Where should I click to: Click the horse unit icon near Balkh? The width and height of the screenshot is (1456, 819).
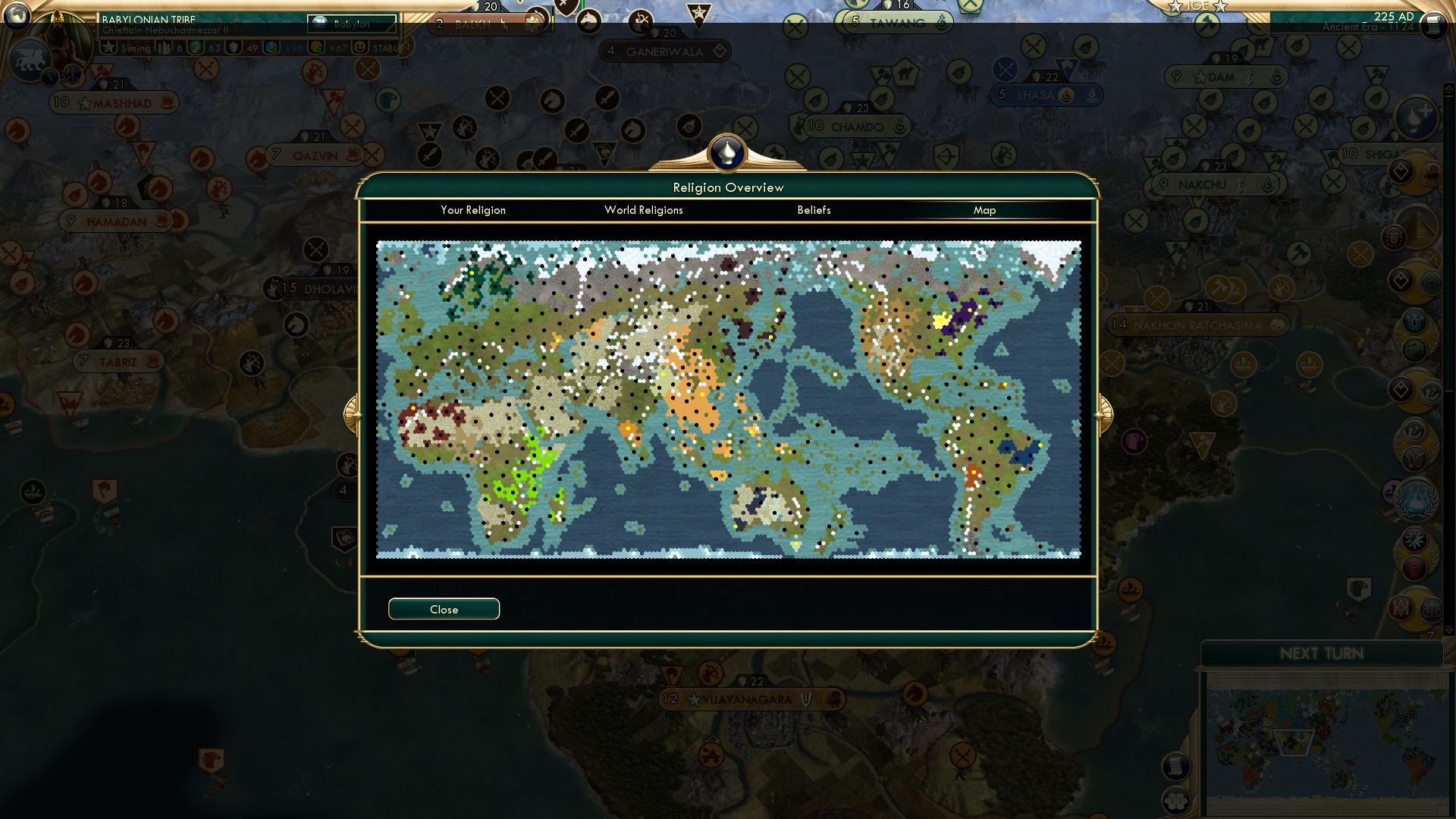589,22
